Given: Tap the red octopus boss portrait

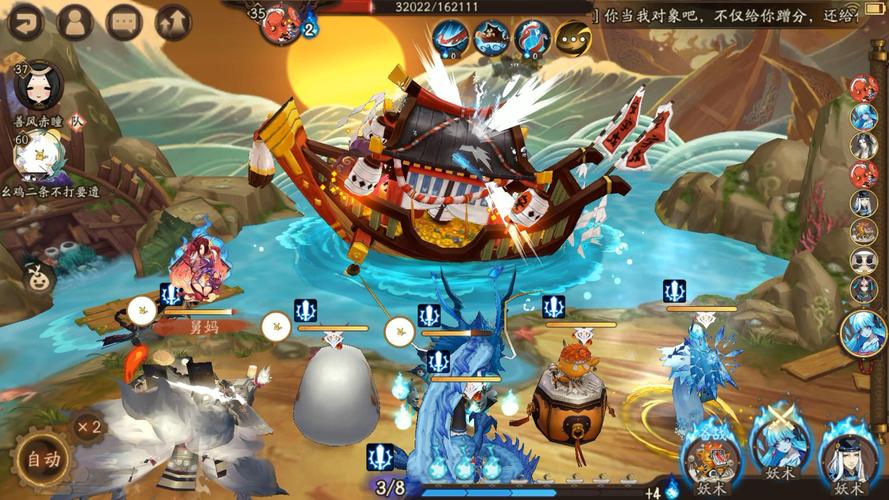Looking at the screenshot, I should (x=281, y=25).
